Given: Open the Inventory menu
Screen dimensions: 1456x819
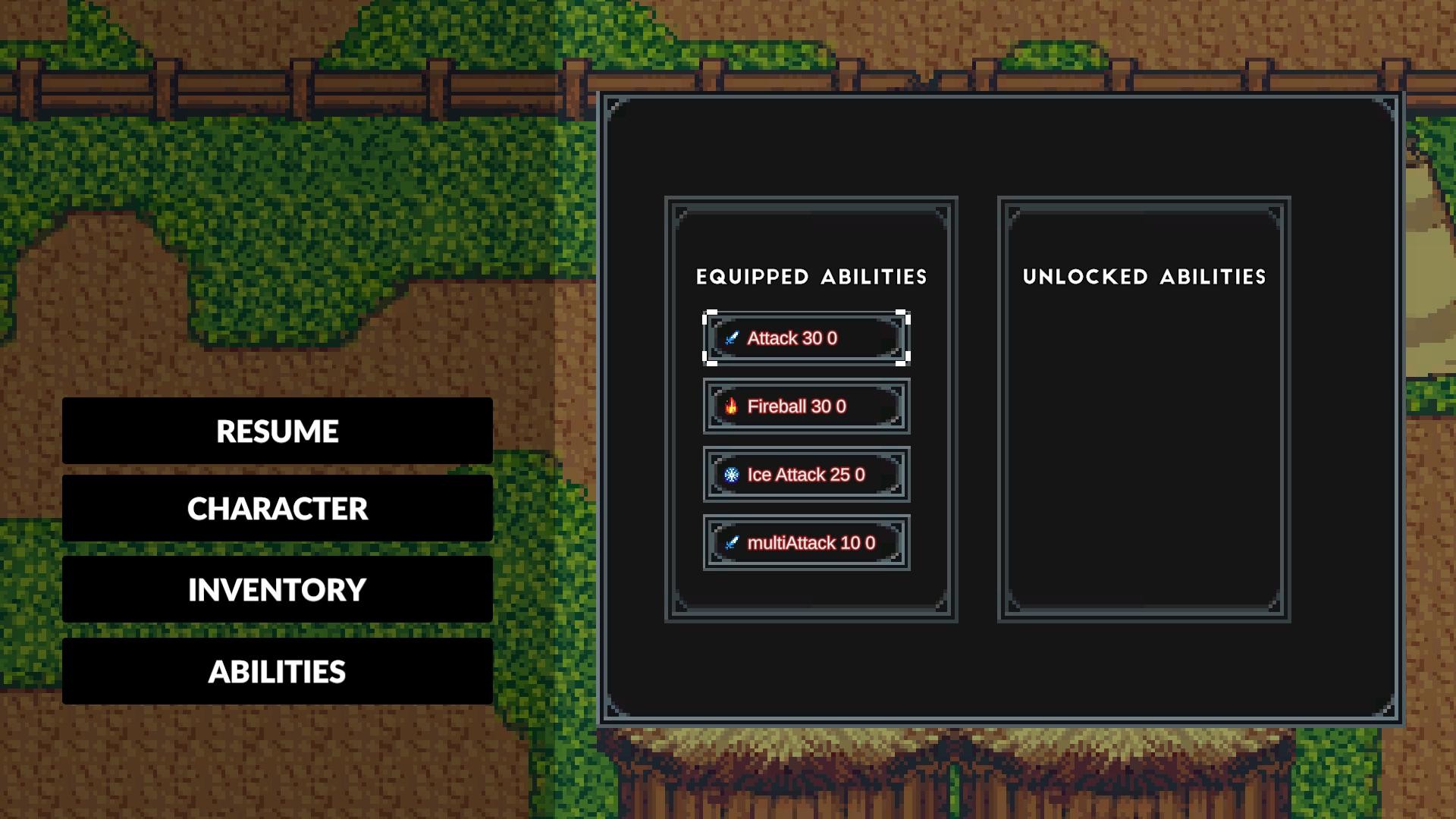Looking at the screenshot, I should [278, 589].
